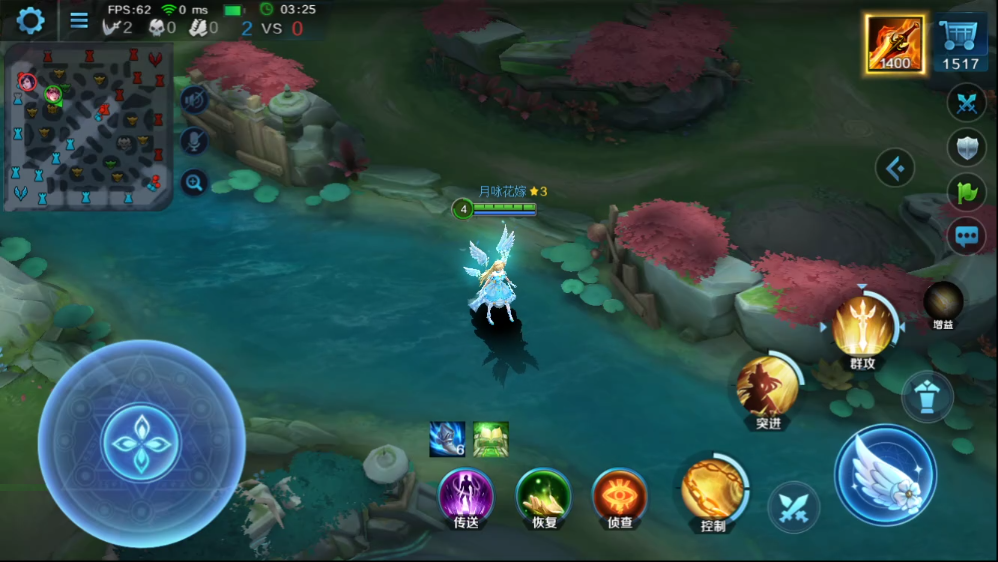This screenshot has width=998, height=562.
Task: Open the three-line scoreboard menu
Action: tap(79, 20)
